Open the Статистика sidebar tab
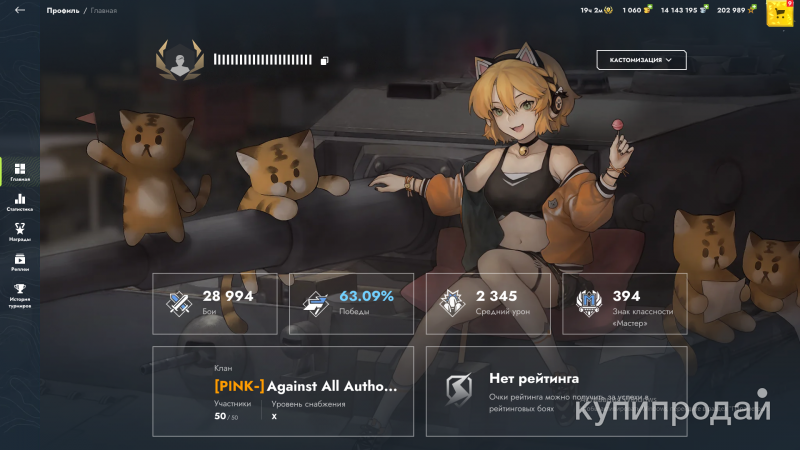Image resolution: width=800 pixels, height=450 pixels. (20, 203)
